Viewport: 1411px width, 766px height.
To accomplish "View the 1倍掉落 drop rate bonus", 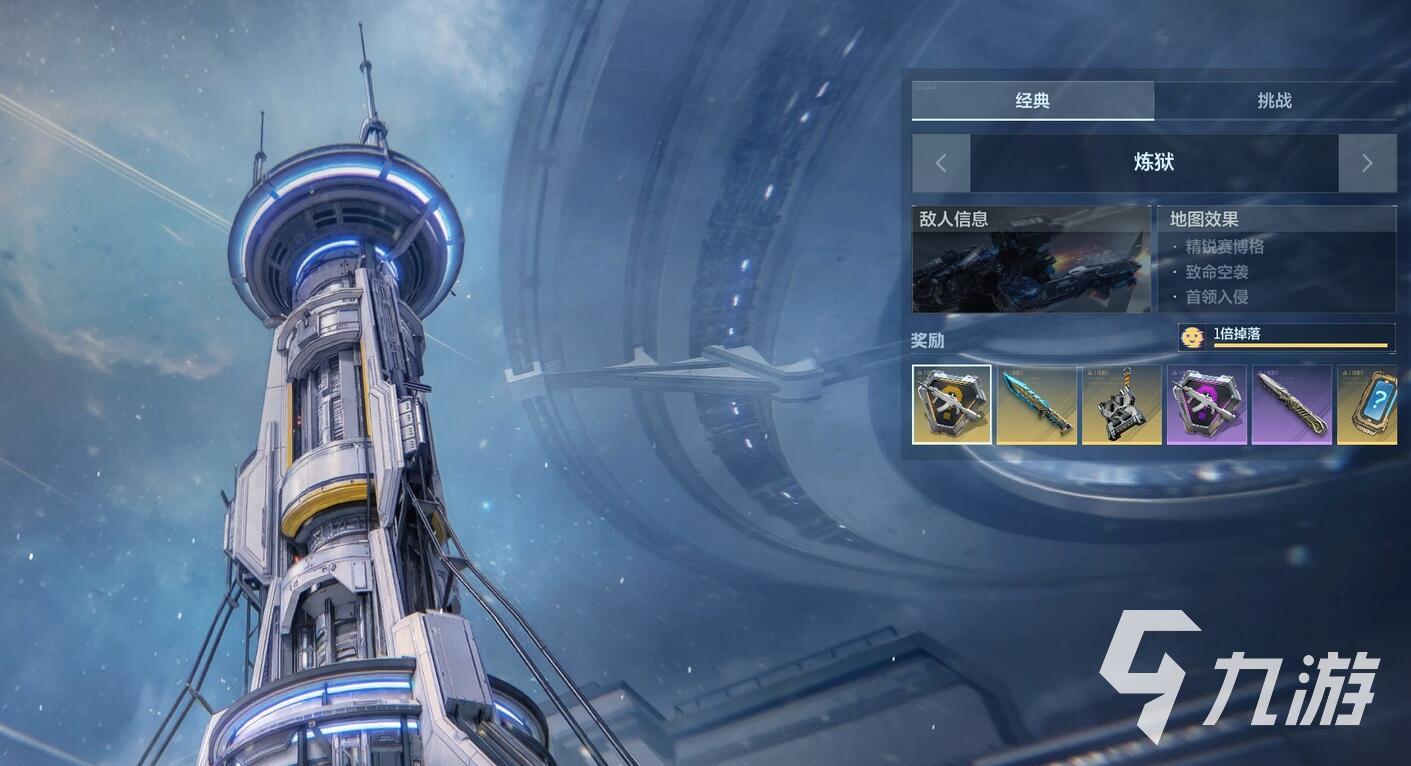I will pyautogui.click(x=1287, y=337).
